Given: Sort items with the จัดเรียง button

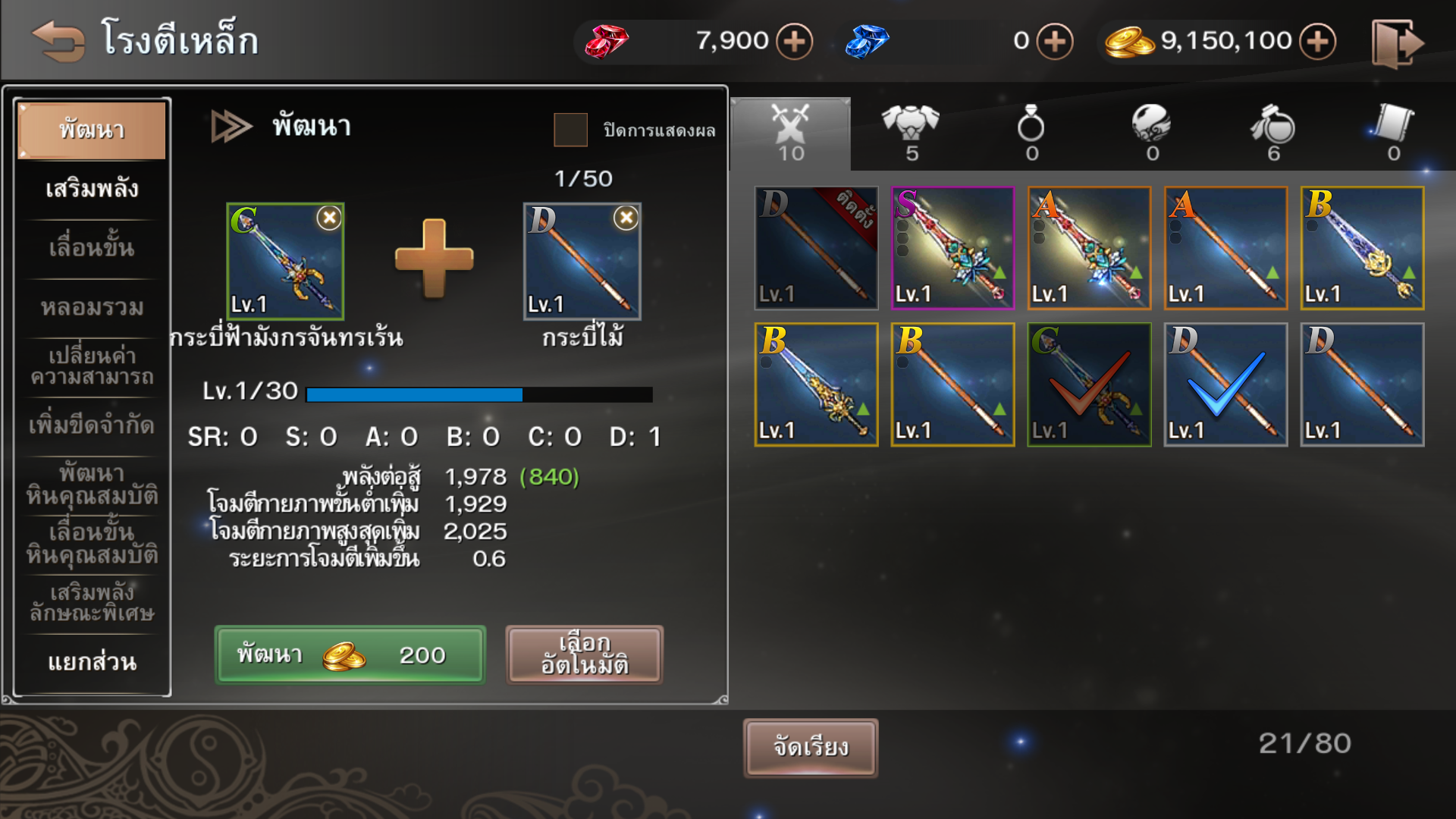Looking at the screenshot, I should click(811, 748).
